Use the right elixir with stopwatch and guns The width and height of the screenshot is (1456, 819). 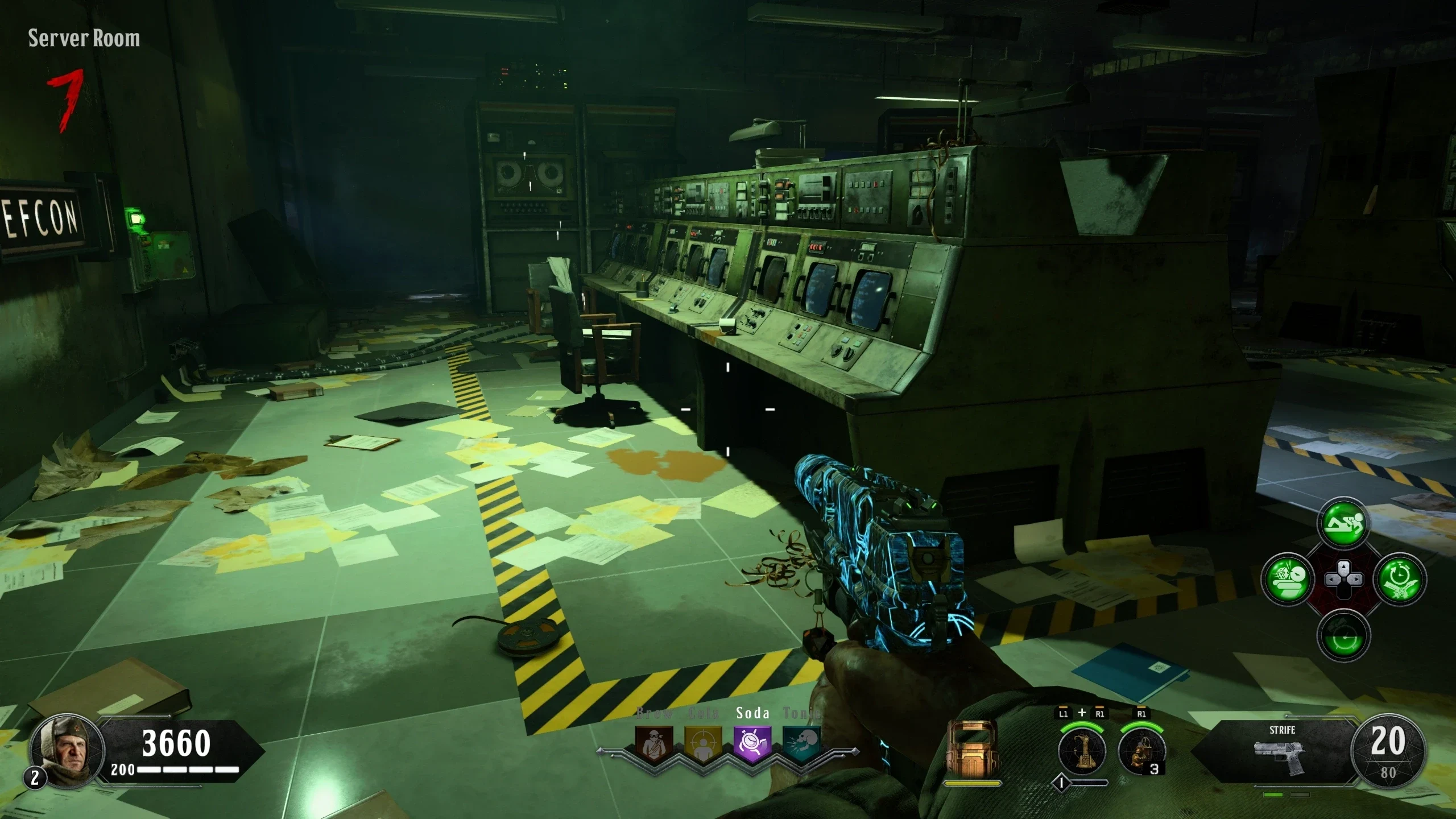[x=1399, y=580]
